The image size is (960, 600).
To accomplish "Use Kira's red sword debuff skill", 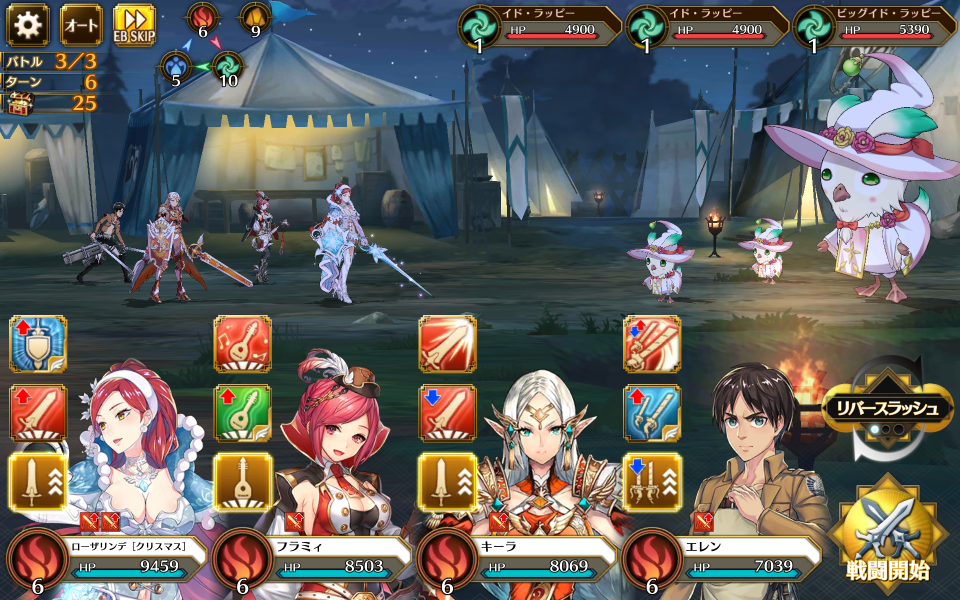I will tap(448, 413).
